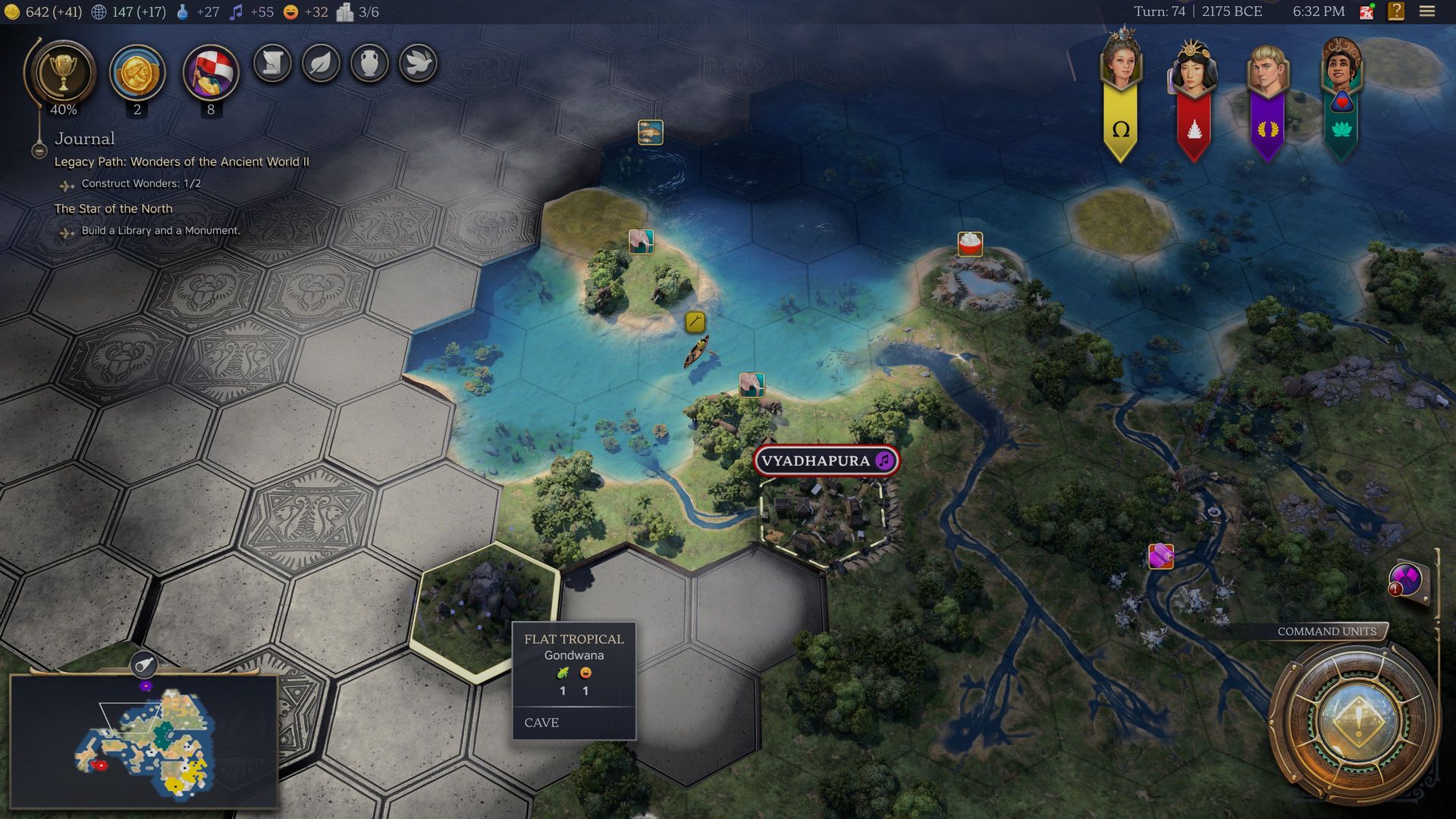
Task: Open the help question mark button
Action: [1396, 11]
